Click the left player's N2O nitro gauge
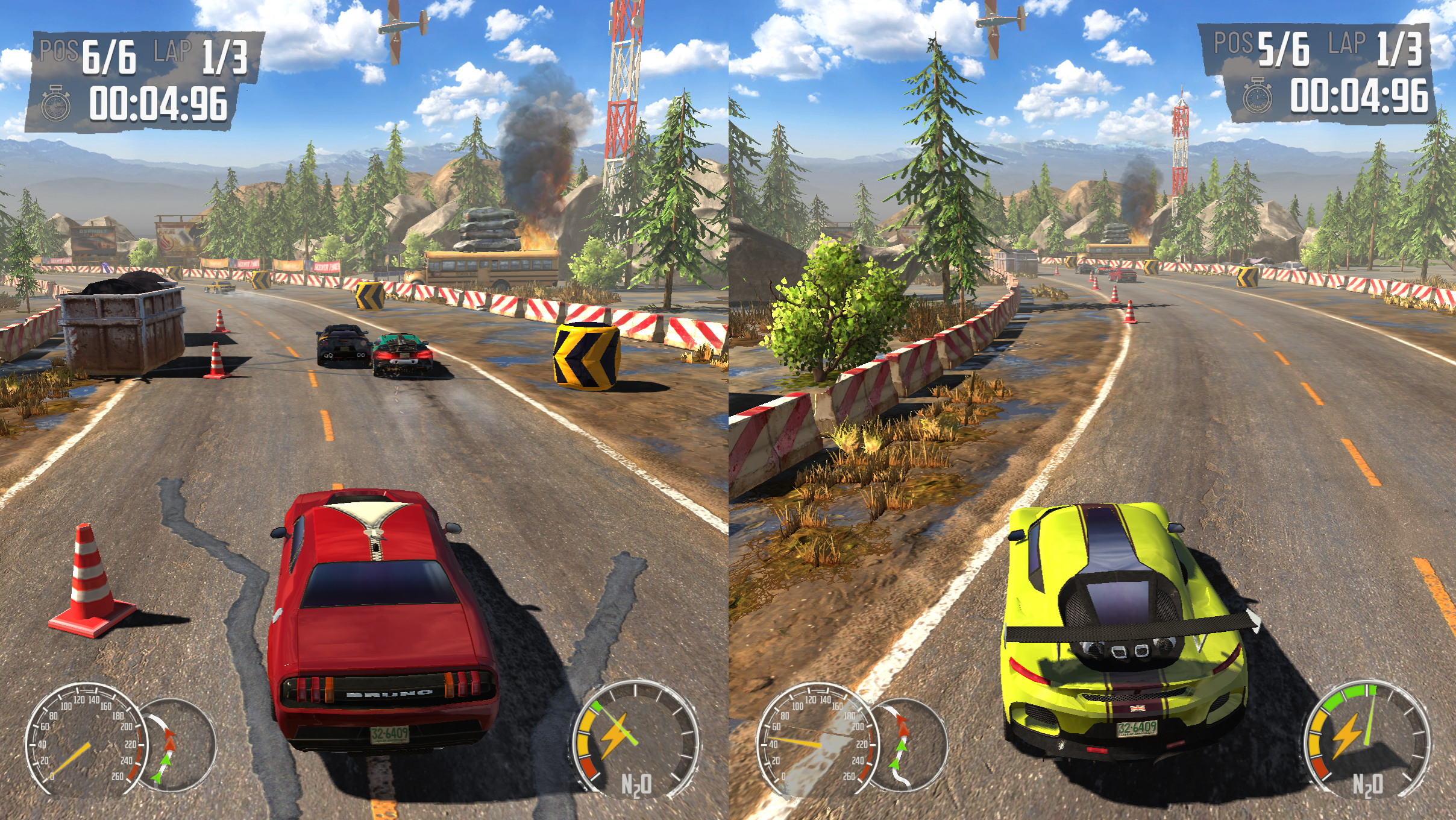The width and height of the screenshot is (1456, 820). click(635, 742)
